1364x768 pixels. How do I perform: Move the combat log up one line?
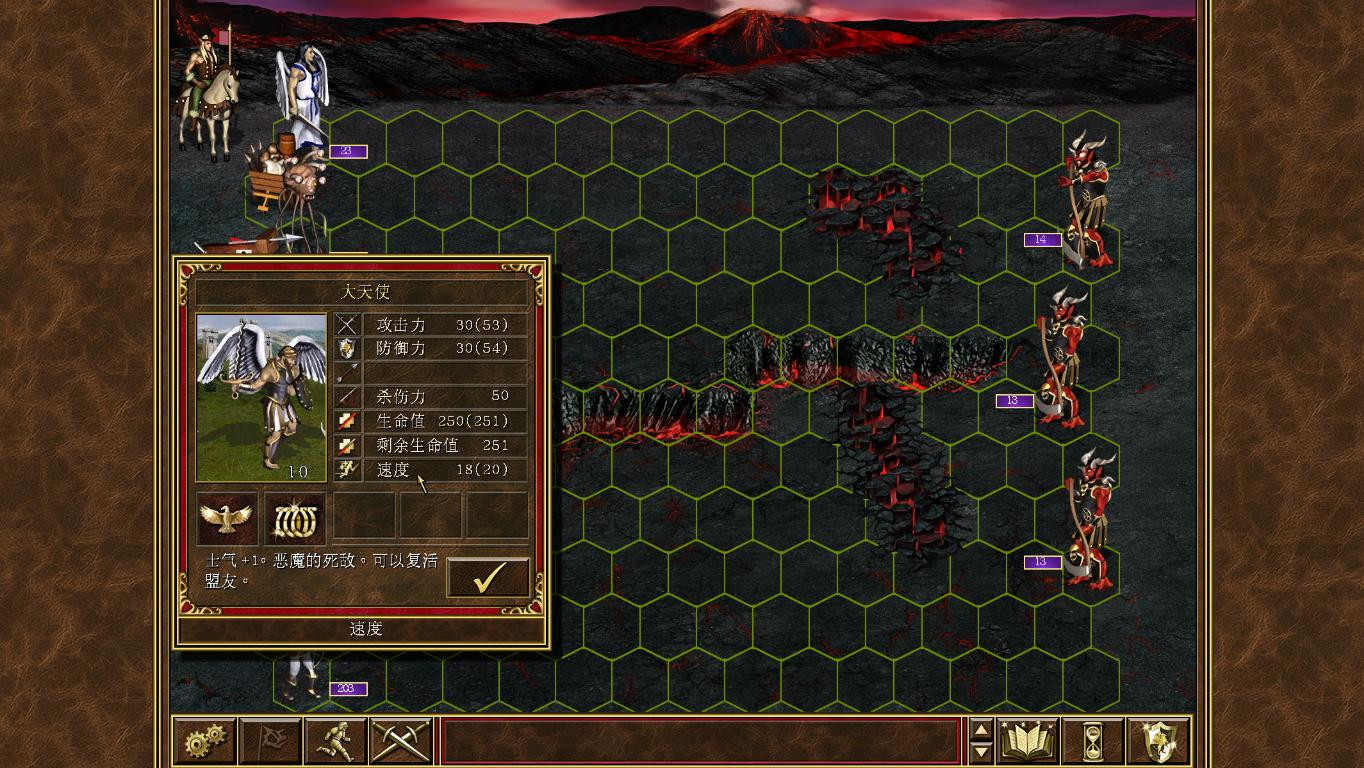(x=981, y=730)
